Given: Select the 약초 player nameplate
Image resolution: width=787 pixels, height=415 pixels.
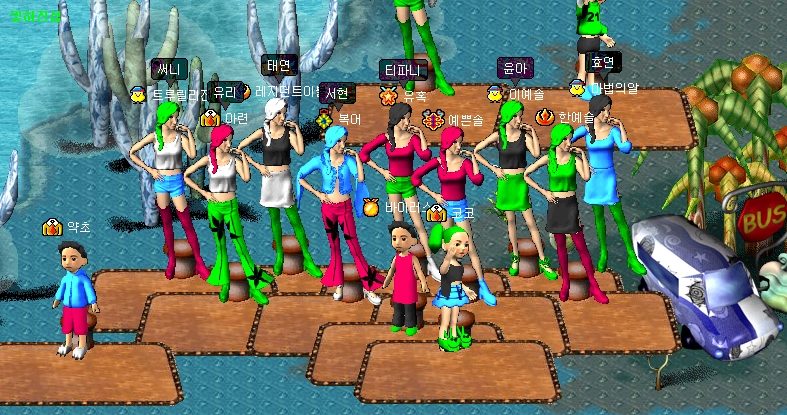Looking at the screenshot, I should tap(78, 227).
